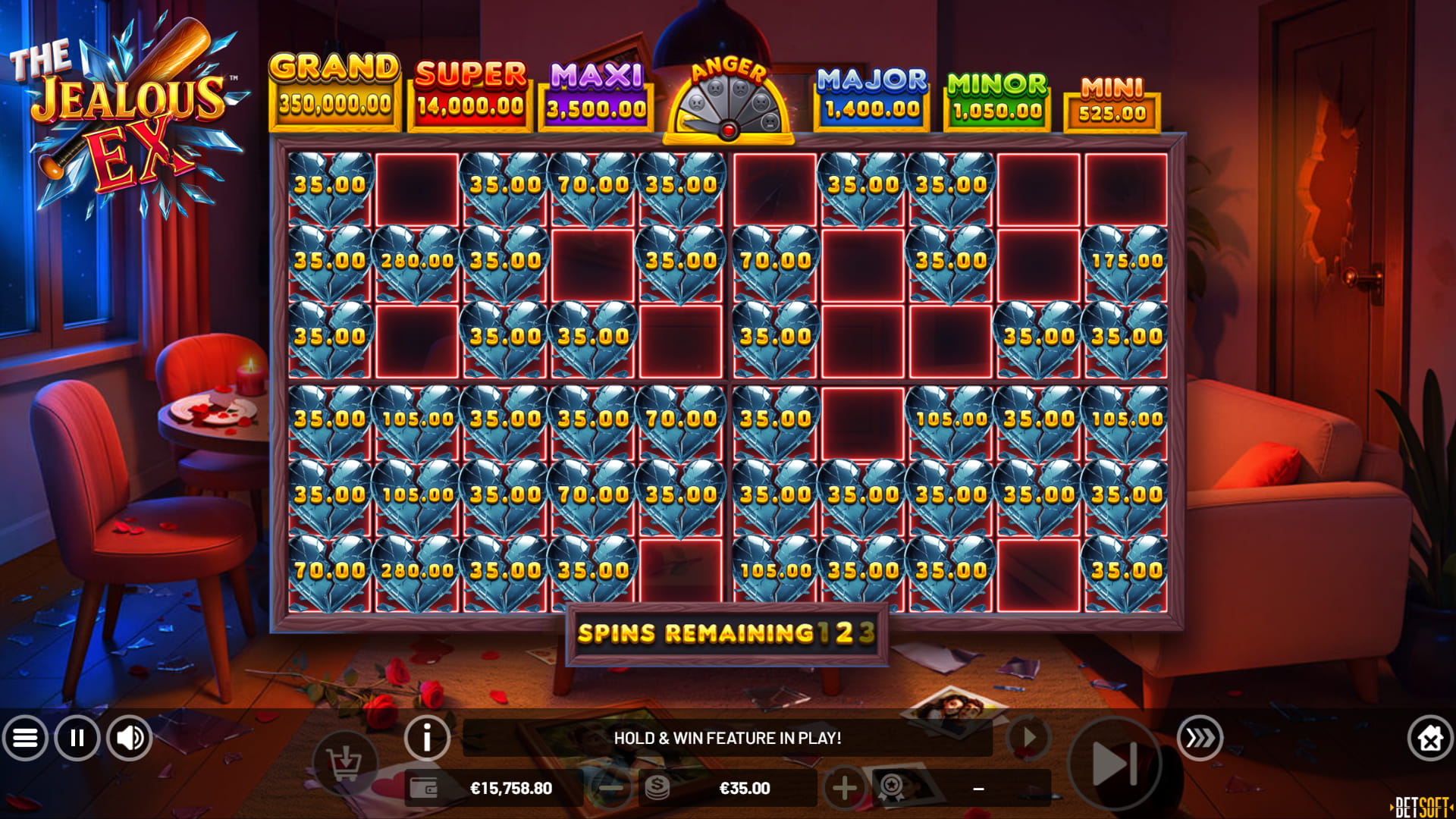Enable turbo with the fast-forward arrows
The width and height of the screenshot is (1456, 819).
point(1200,737)
